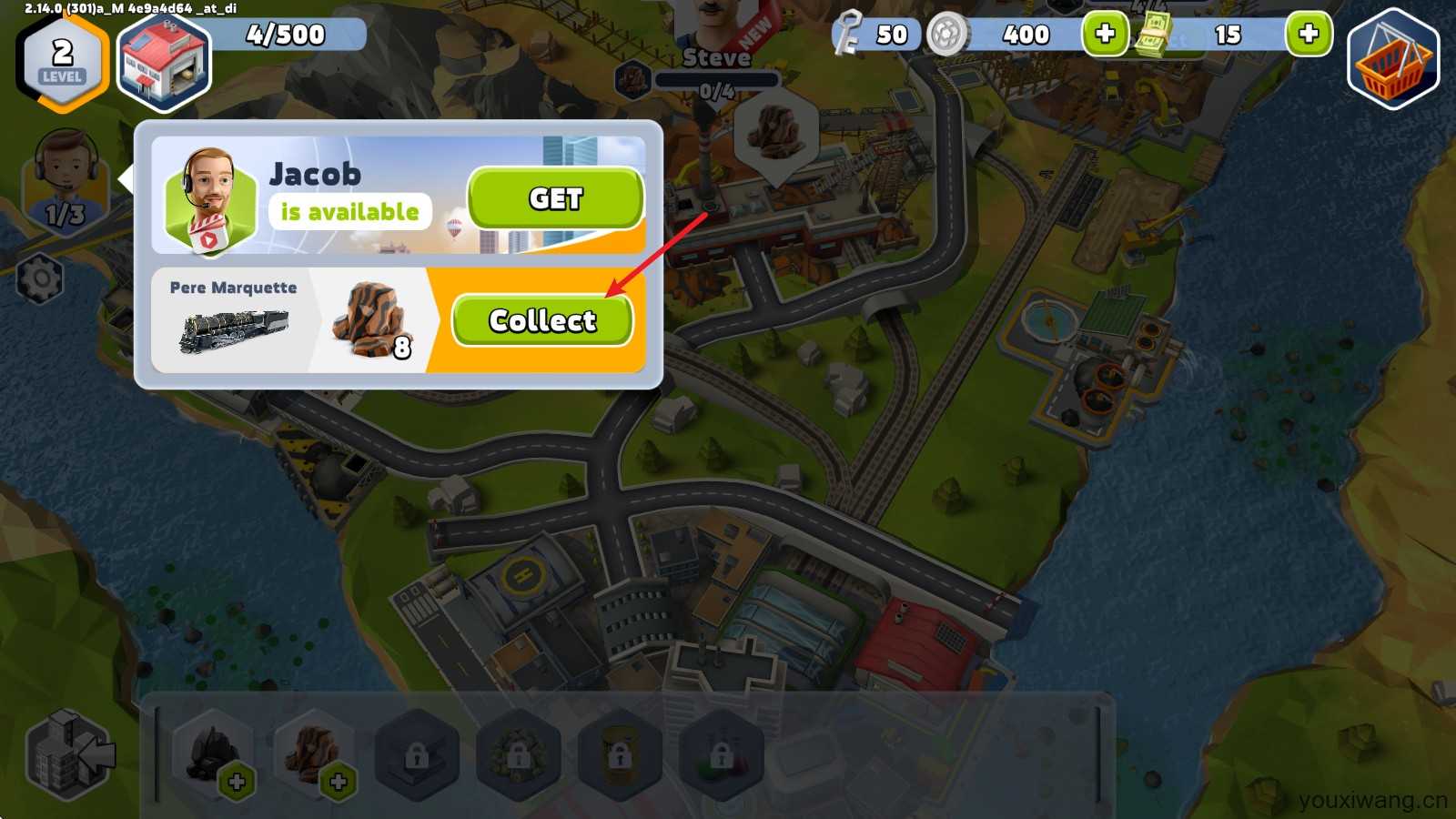This screenshot has height=819, width=1456.
Task: Add more cash with the plus button
Action: click(x=1308, y=35)
